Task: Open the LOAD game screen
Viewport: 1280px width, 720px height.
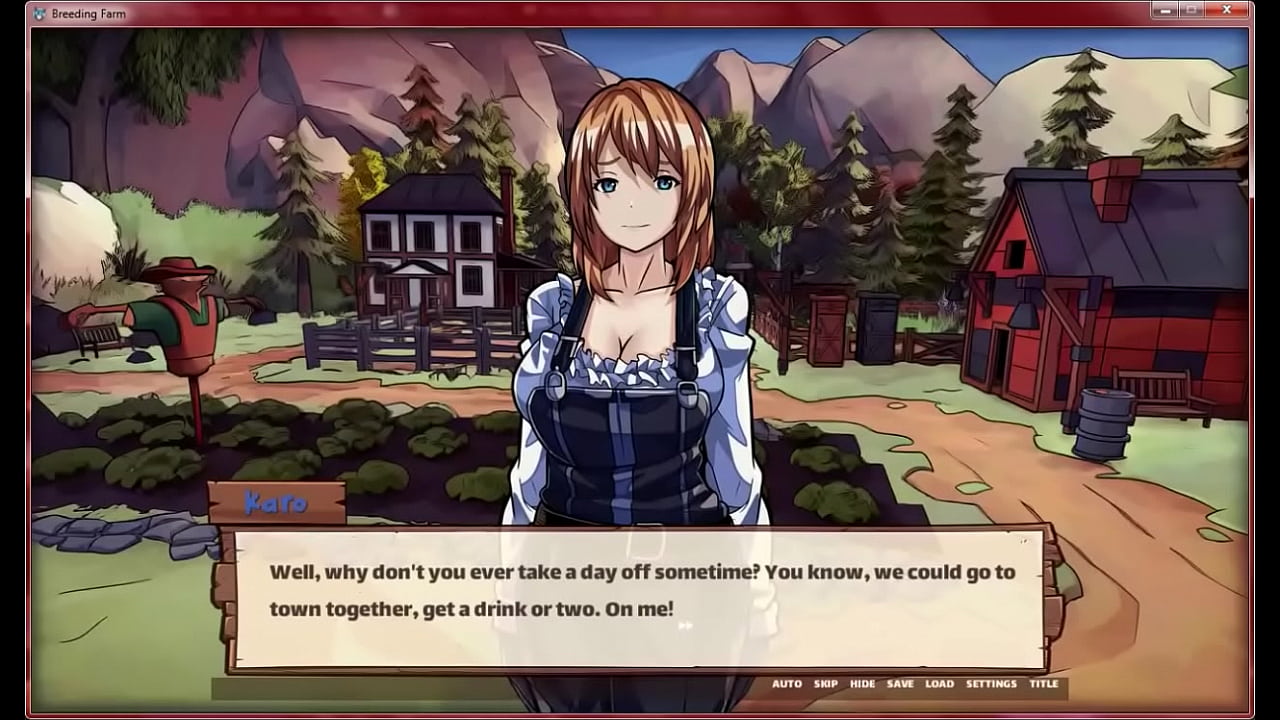Action: coord(939,684)
